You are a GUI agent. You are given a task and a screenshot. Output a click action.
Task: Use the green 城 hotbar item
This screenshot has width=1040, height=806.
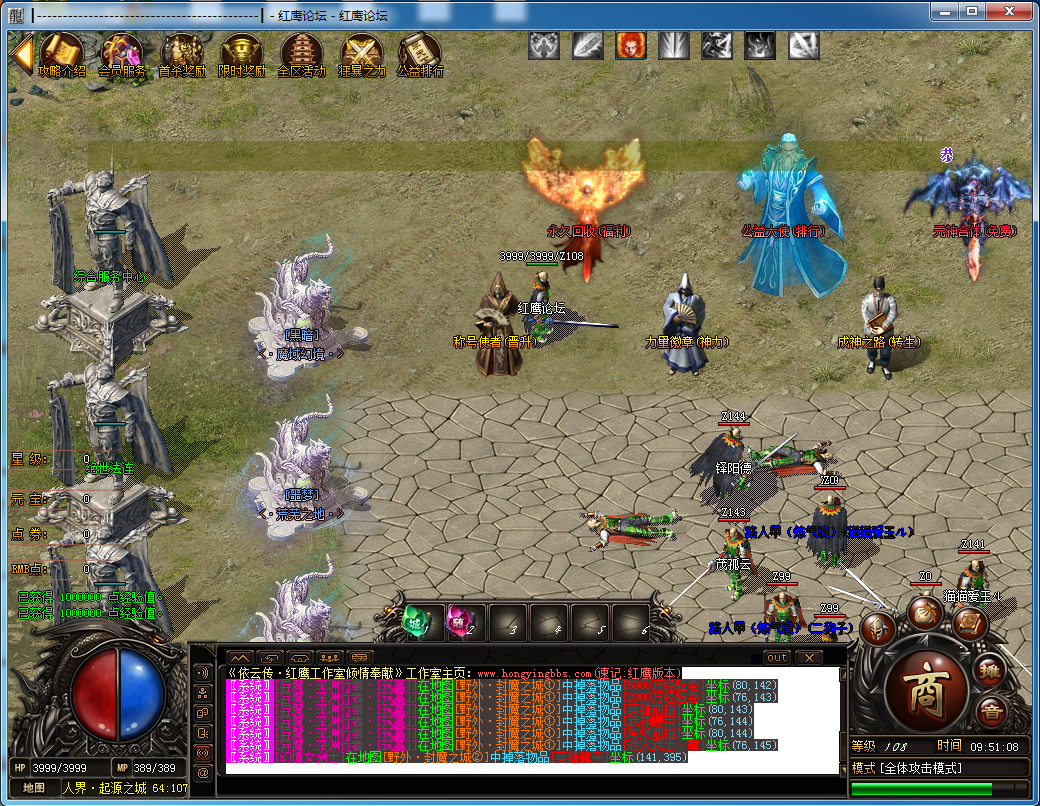(413, 621)
